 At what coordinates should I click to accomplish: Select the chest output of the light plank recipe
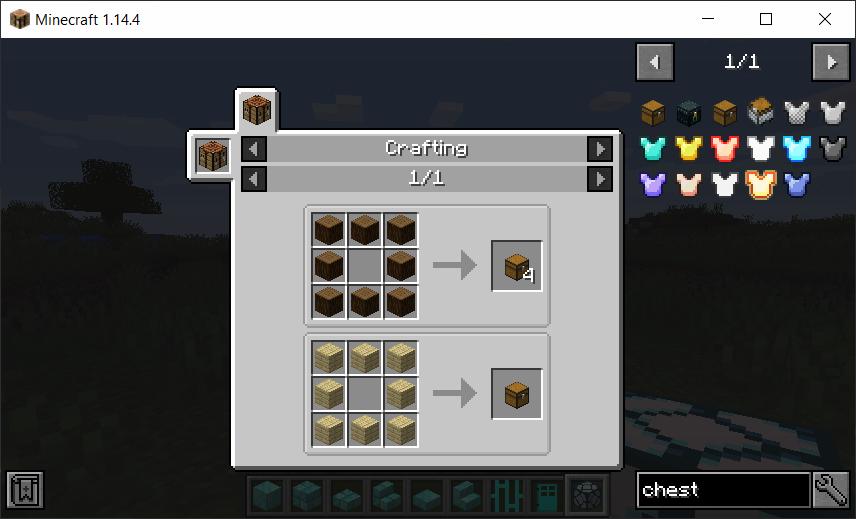517,393
